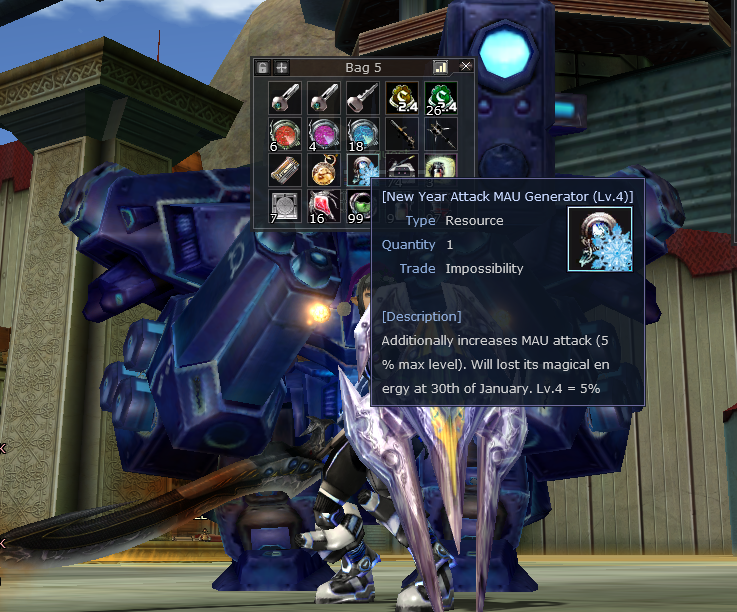Image resolution: width=737 pixels, height=612 pixels.
Task: Click the bar chart sort button
Action: (440, 67)
